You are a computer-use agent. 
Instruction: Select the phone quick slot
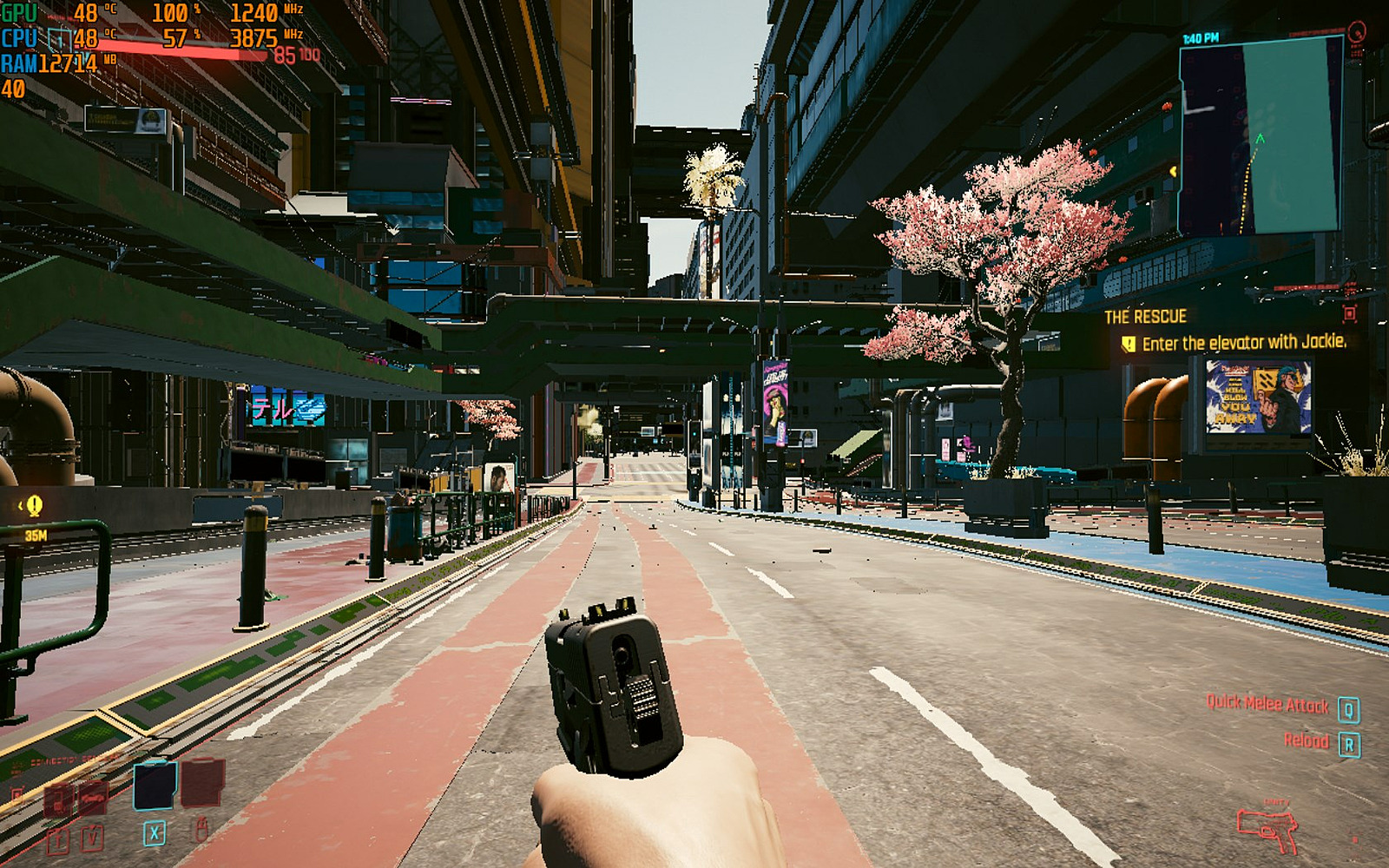tap(58, 800)
